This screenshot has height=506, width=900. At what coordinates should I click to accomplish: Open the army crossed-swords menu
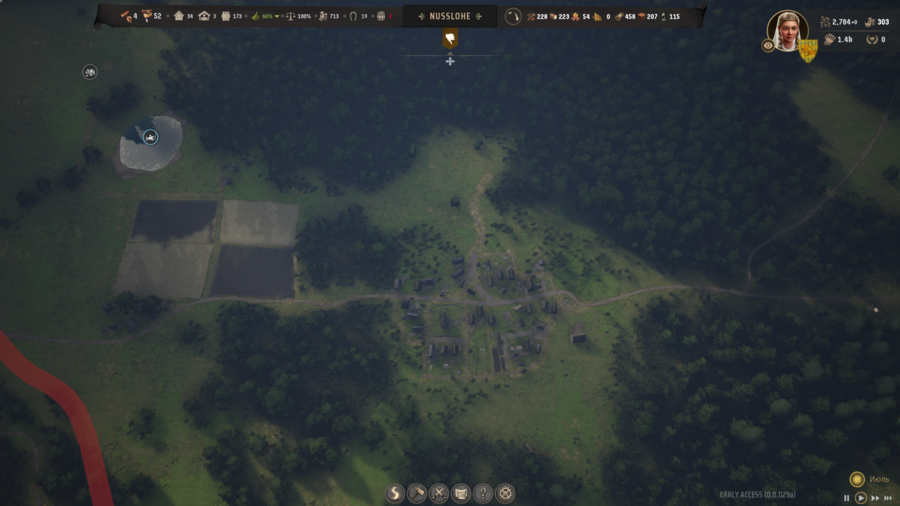[439, 493]
